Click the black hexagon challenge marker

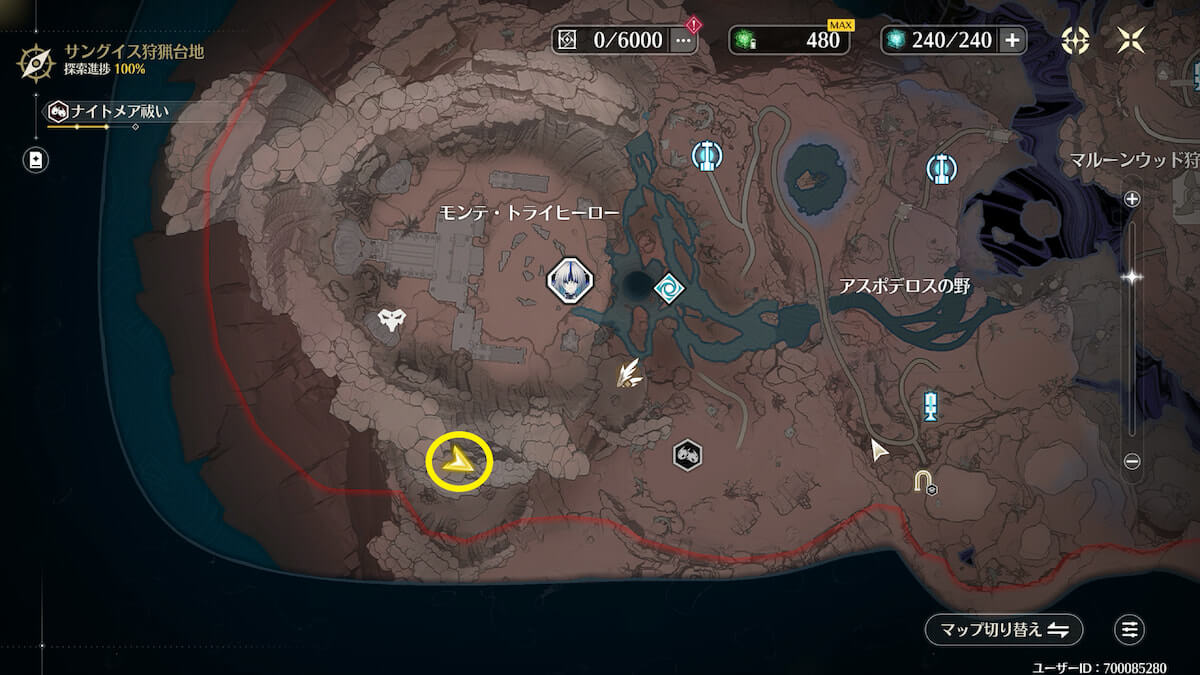(x=687, y=456)
